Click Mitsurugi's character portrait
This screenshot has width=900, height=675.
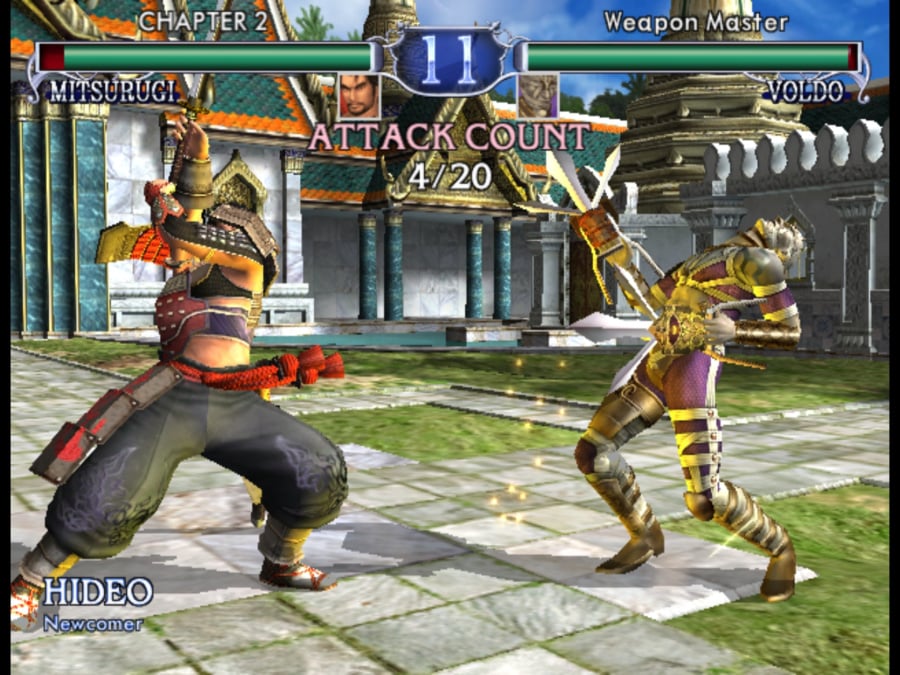pos(359,96)
